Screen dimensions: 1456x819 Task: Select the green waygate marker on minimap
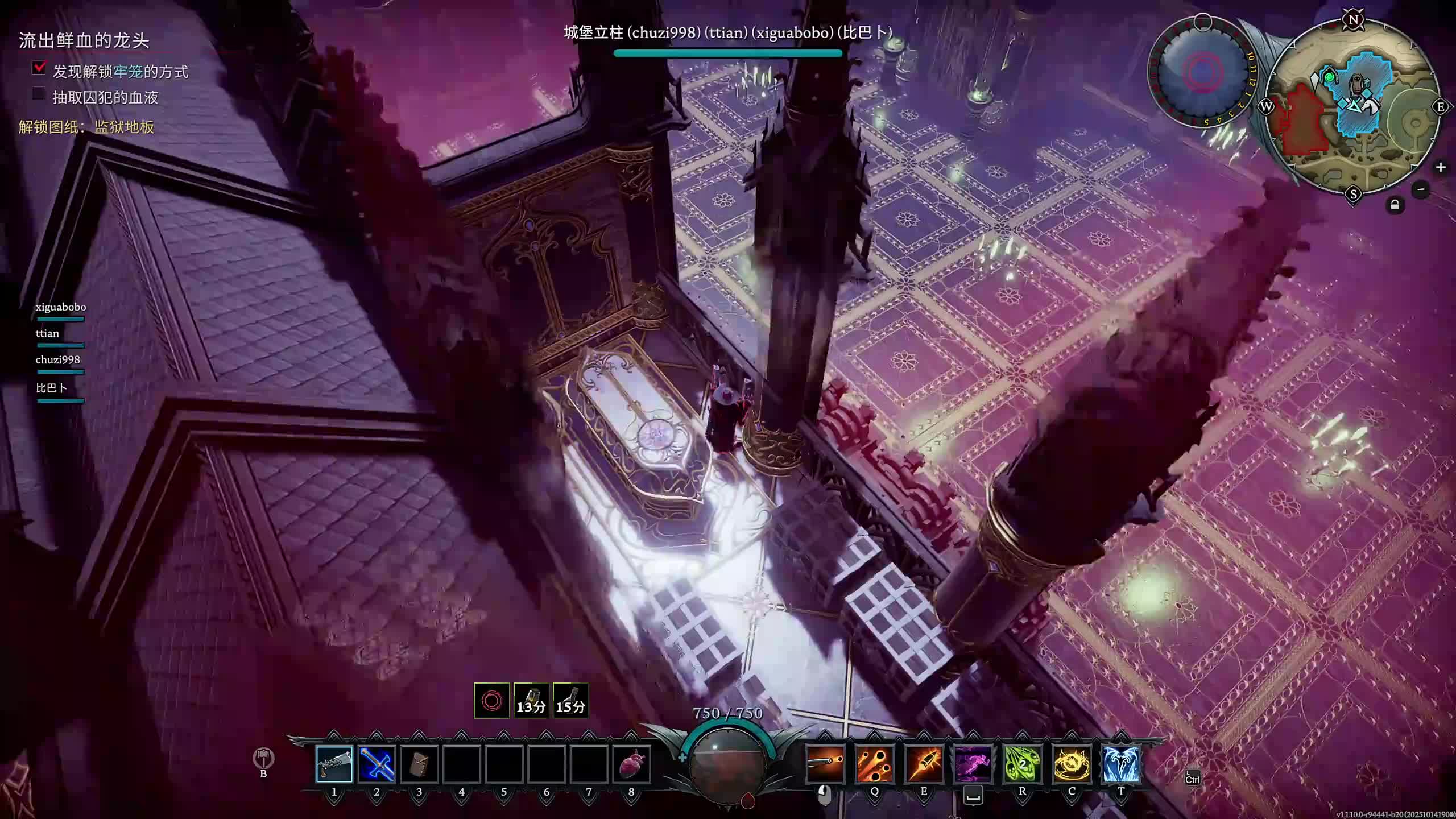[1329, 76]
